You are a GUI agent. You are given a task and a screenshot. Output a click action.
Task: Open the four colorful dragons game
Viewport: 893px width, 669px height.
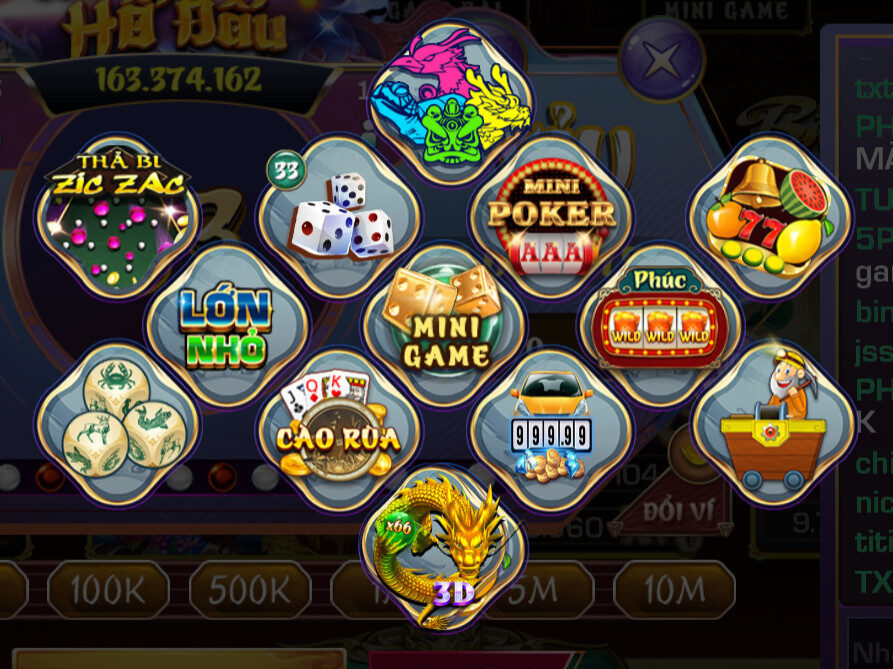click(450, 102)
